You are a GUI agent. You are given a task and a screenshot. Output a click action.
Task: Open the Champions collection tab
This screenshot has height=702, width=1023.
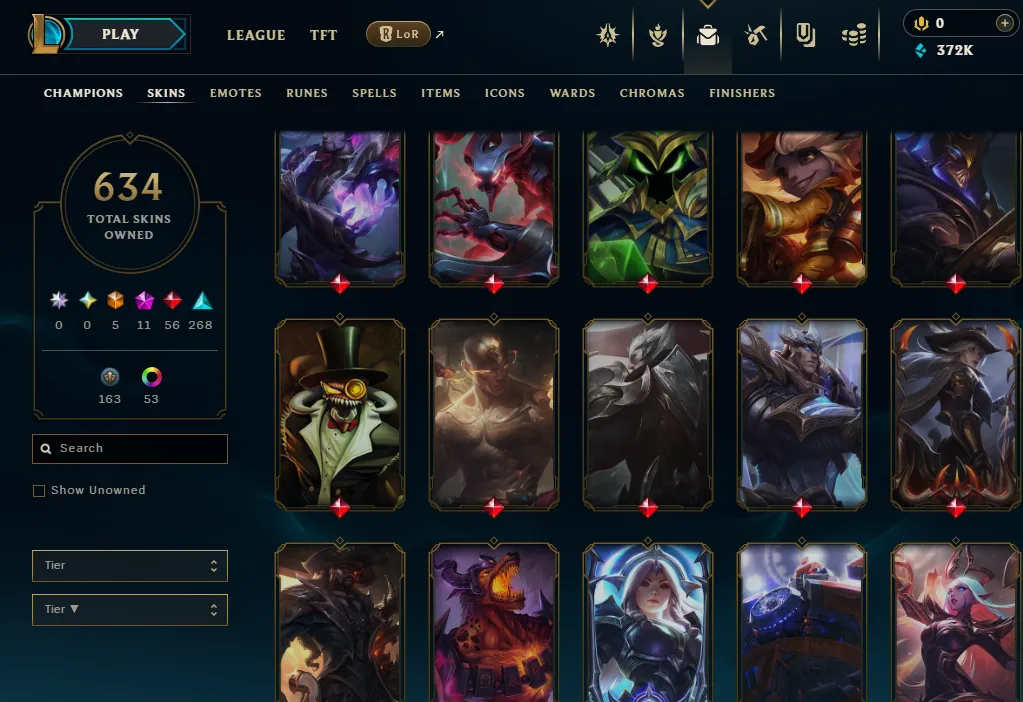pos(83,93)
